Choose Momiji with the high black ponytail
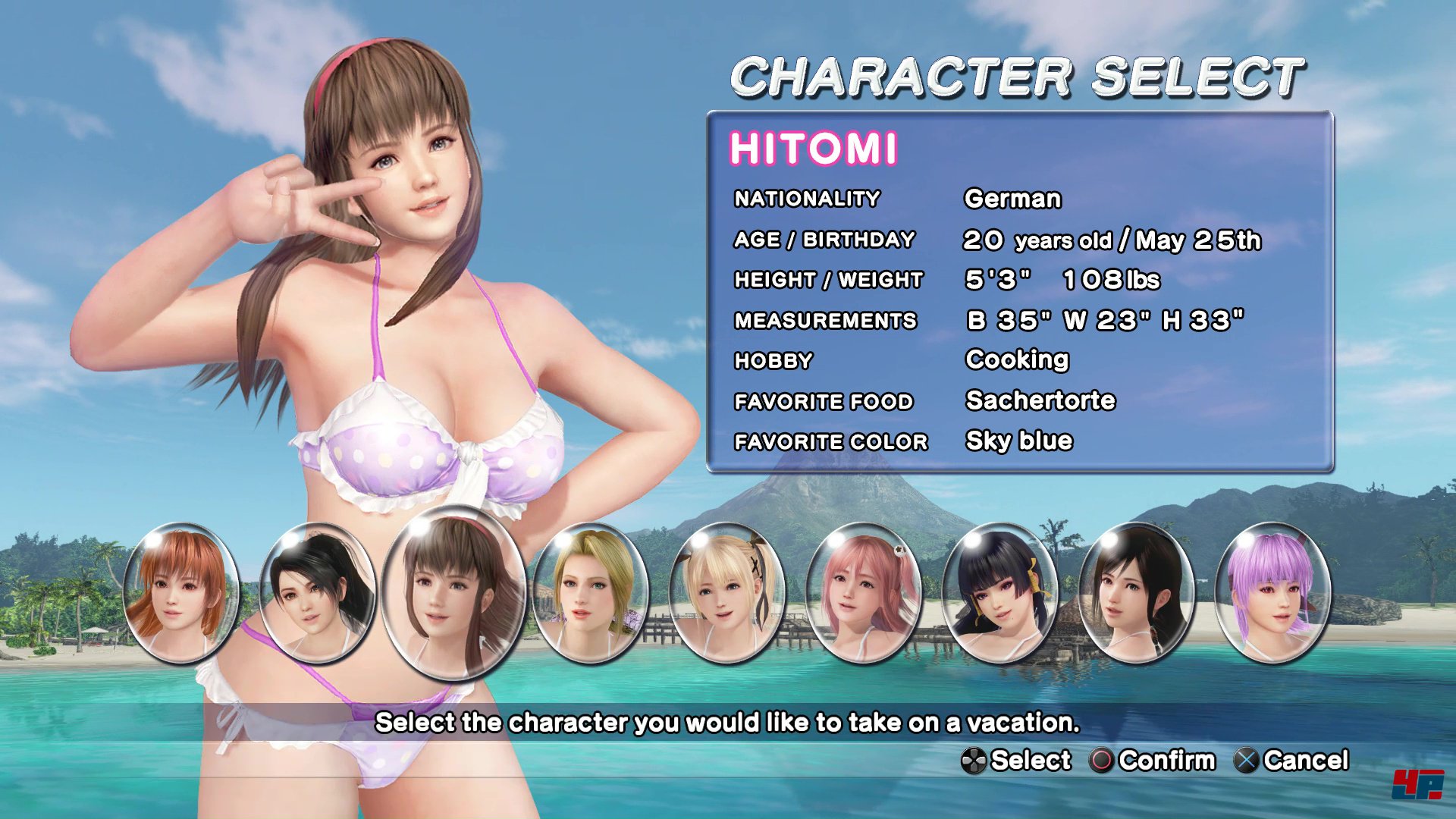Screen dimensions: 1456x819 [x=317, y=592]
